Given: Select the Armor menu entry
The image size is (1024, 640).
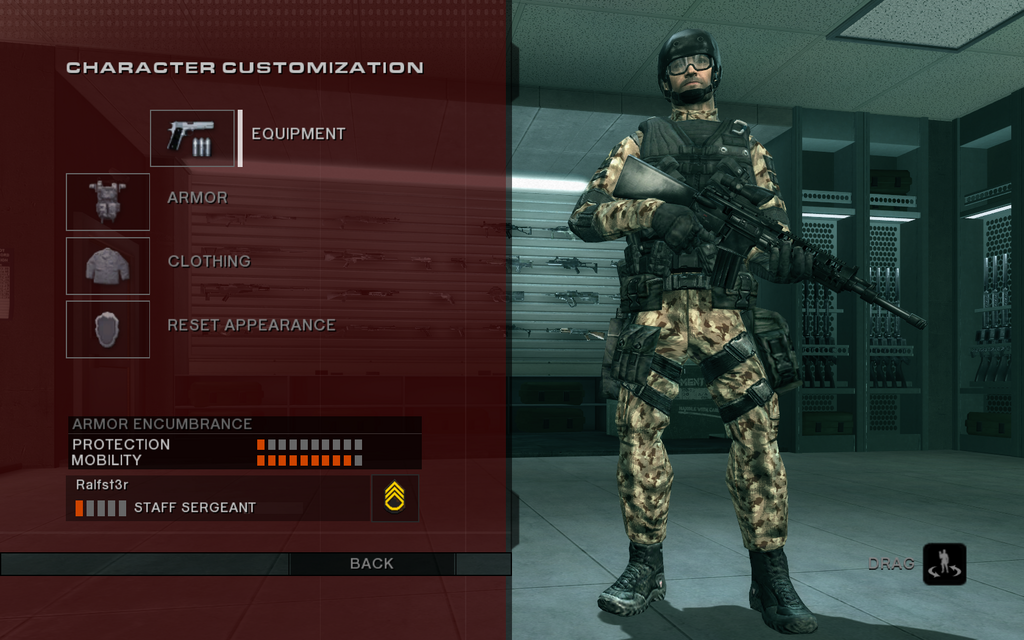Looking at the screenshot, I should tap(197, 198).
